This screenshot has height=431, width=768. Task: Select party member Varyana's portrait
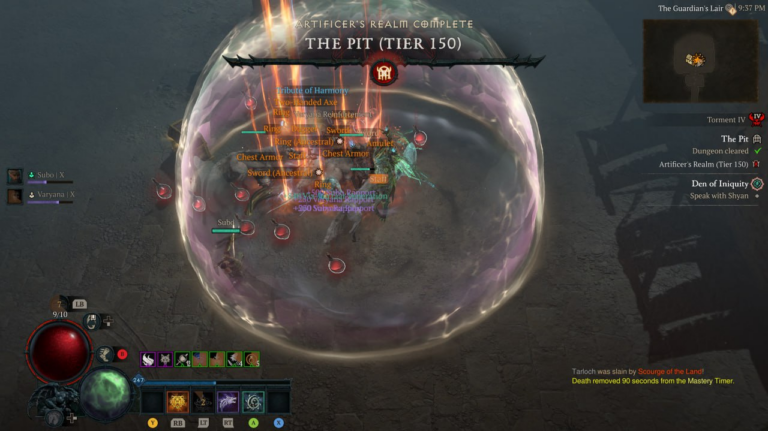pyautogui.click(x=15, y=196)
